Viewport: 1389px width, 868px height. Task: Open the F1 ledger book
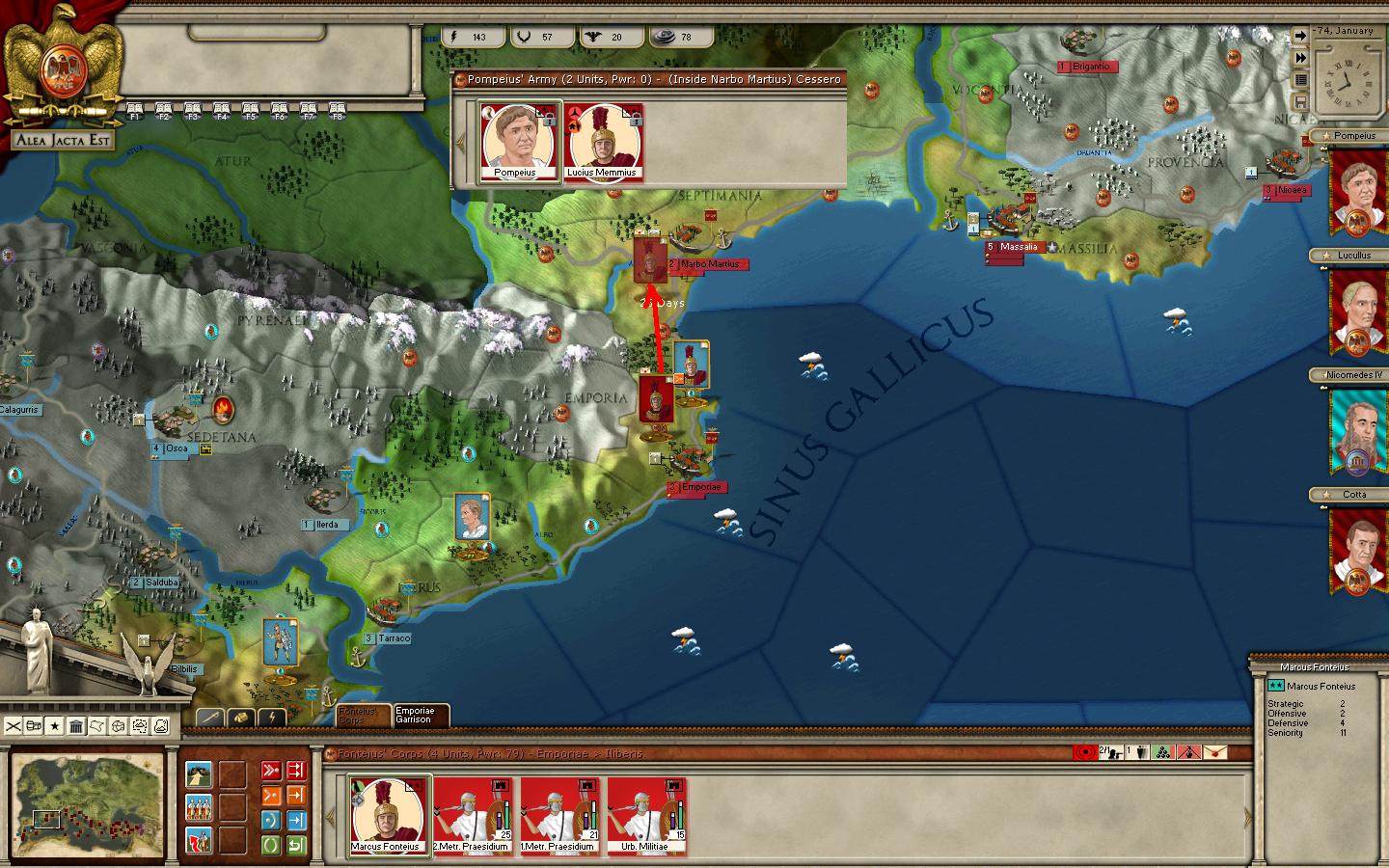point(135,110)
